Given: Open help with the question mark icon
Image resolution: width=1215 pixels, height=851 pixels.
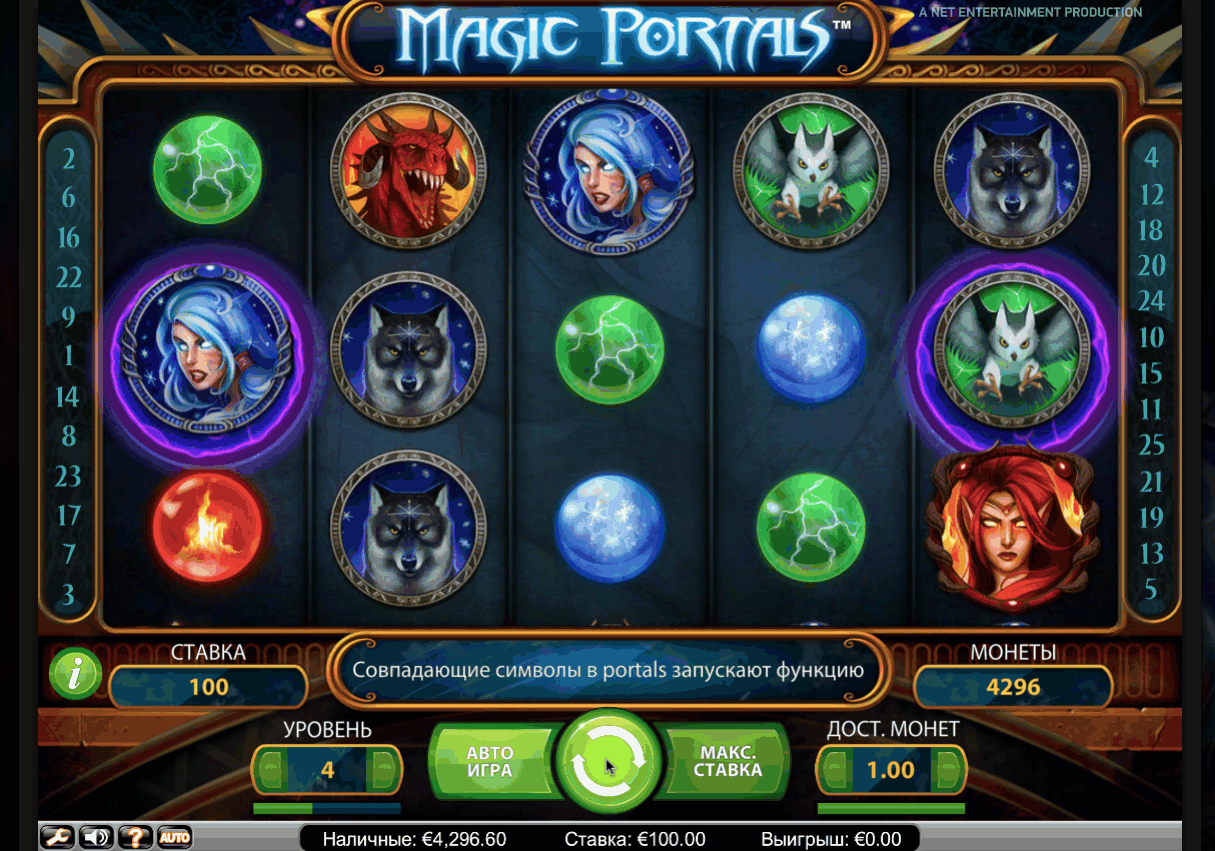Looking at the screenshot, I should pyautogui.click(x=135, y=837).
